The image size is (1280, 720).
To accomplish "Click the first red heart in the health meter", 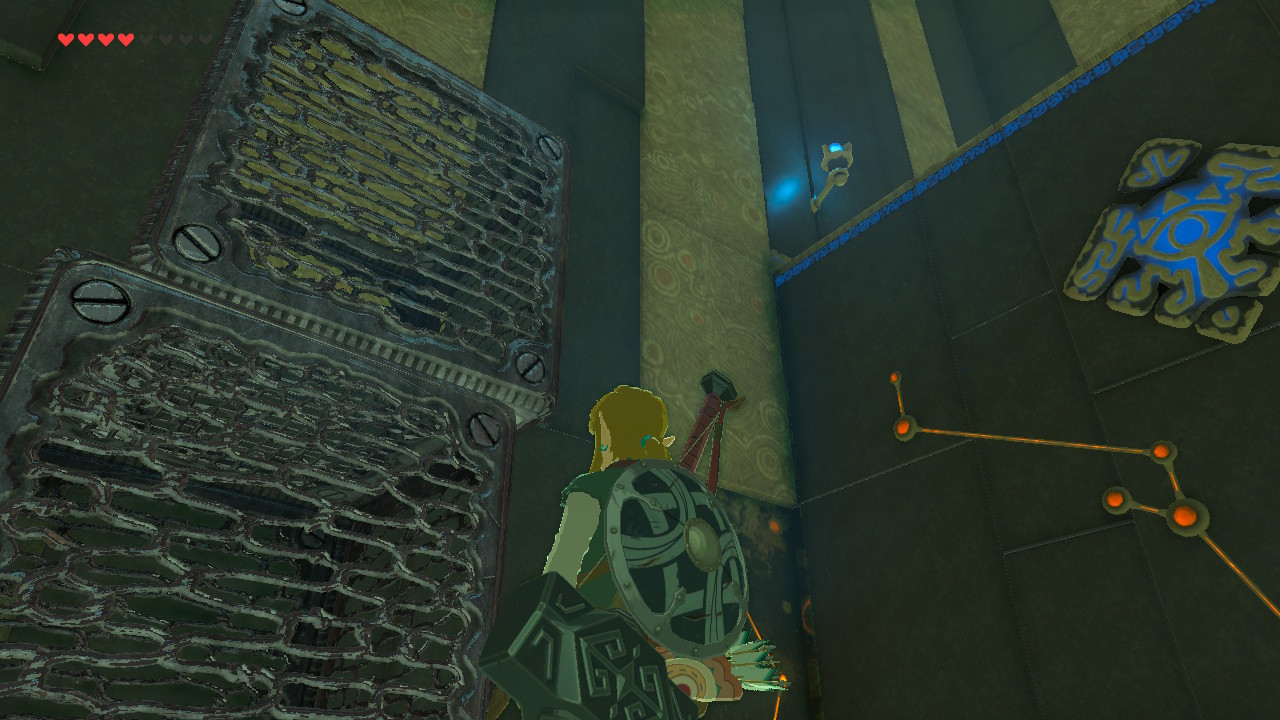I will 65,40.
